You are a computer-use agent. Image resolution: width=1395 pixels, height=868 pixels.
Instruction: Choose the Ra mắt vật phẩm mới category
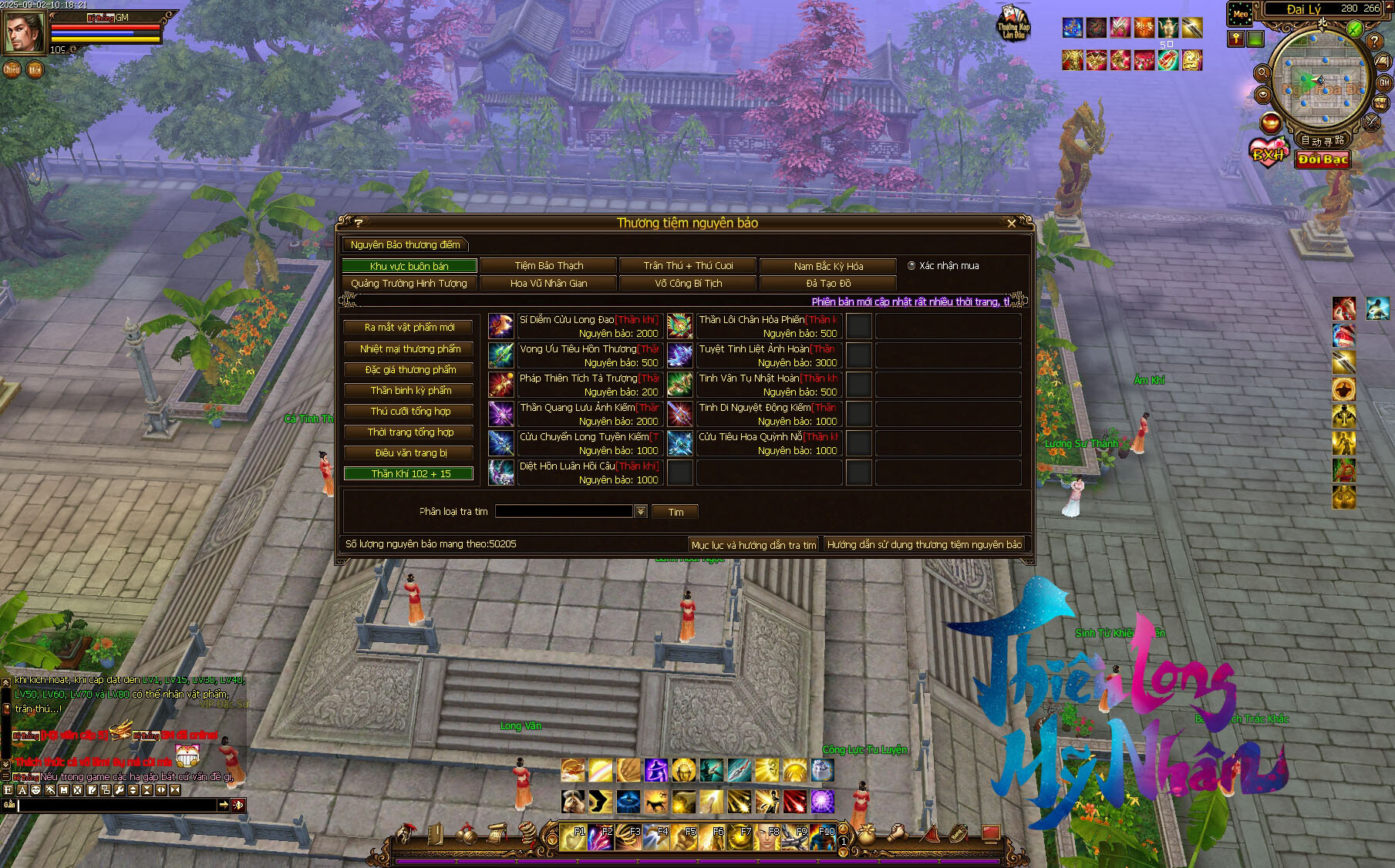409,328
